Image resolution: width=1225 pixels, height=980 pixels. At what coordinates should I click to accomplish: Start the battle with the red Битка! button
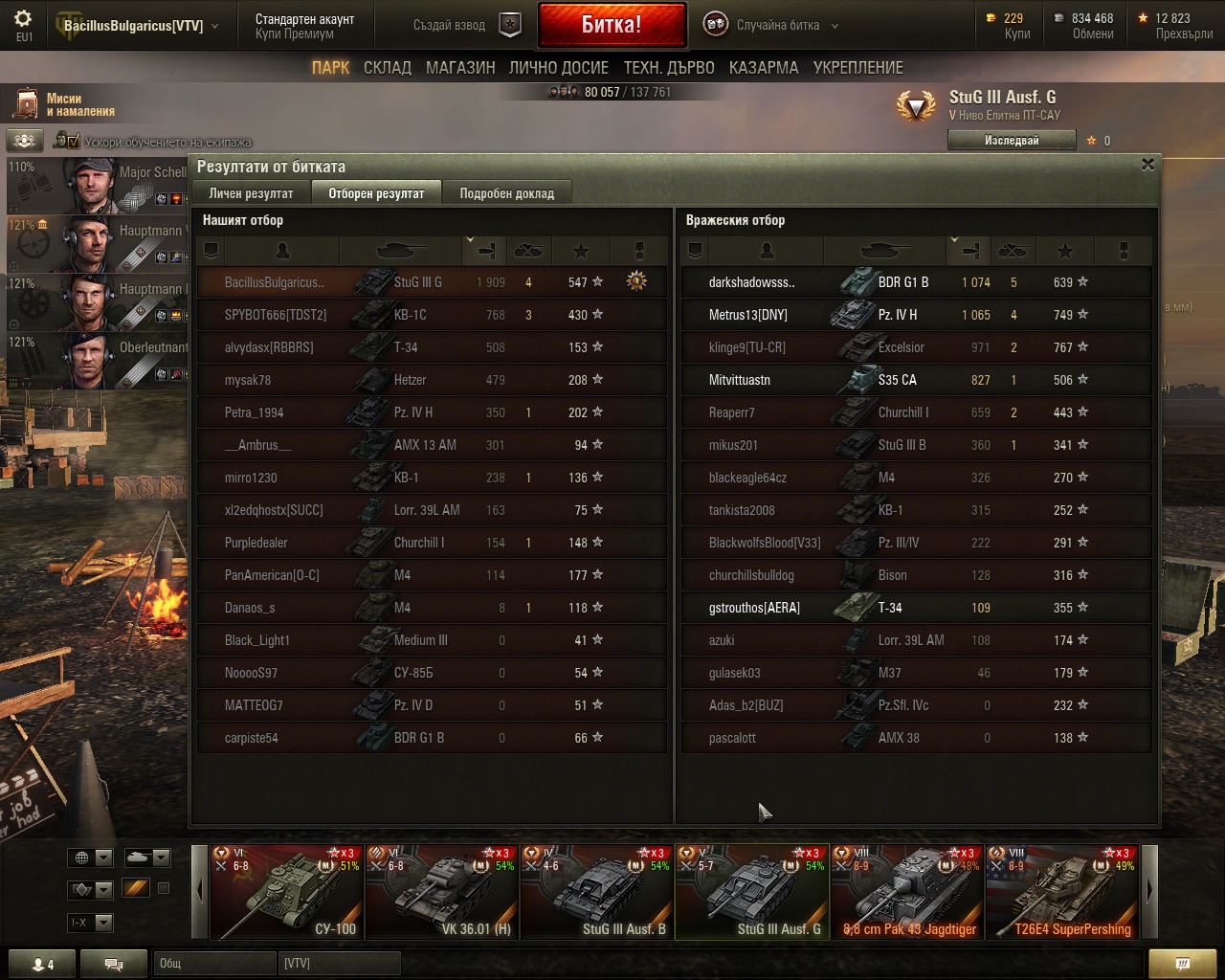click(x=612, y=25)
